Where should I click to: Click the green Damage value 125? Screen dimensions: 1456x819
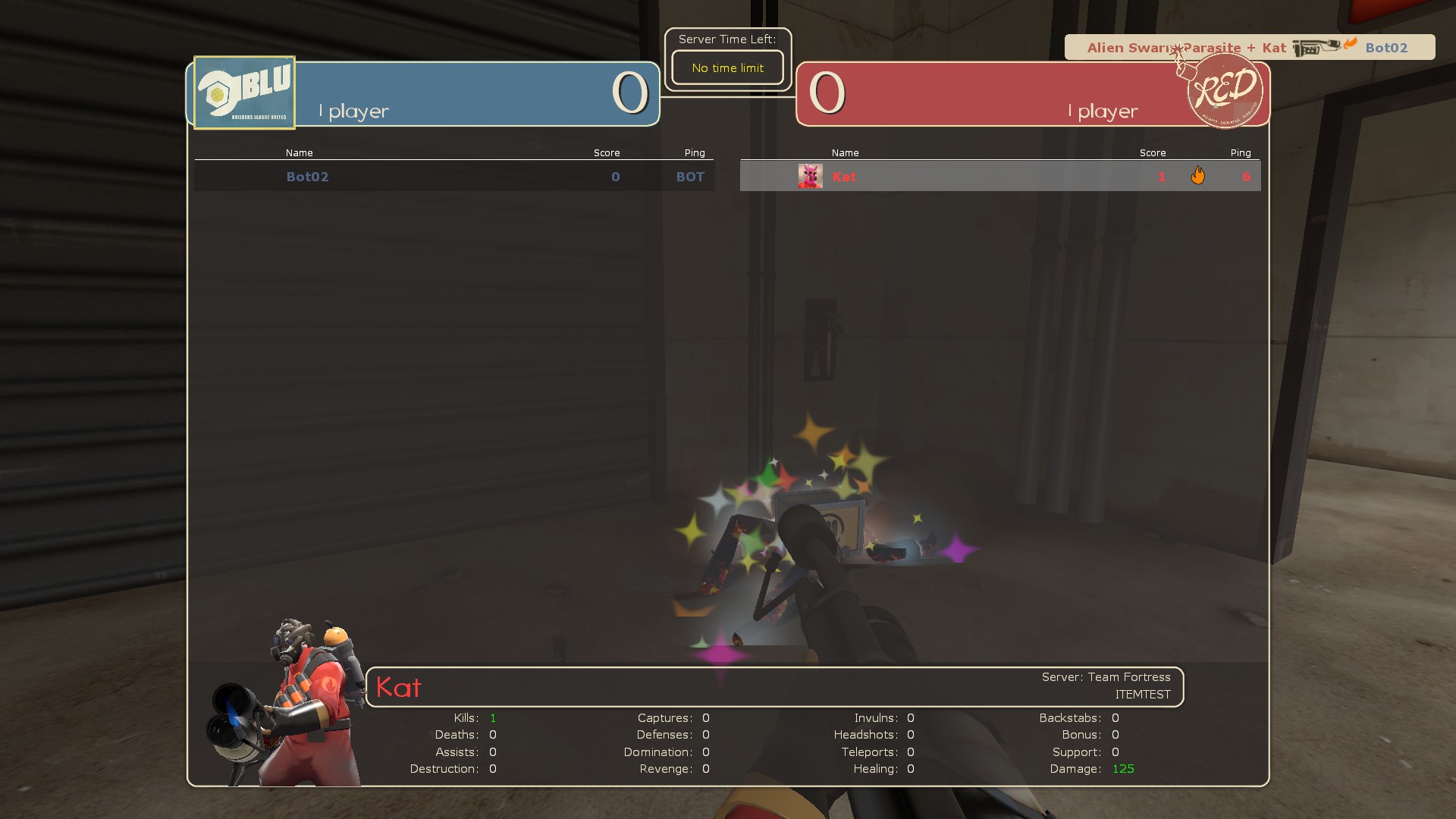[x=1123, y=768]
